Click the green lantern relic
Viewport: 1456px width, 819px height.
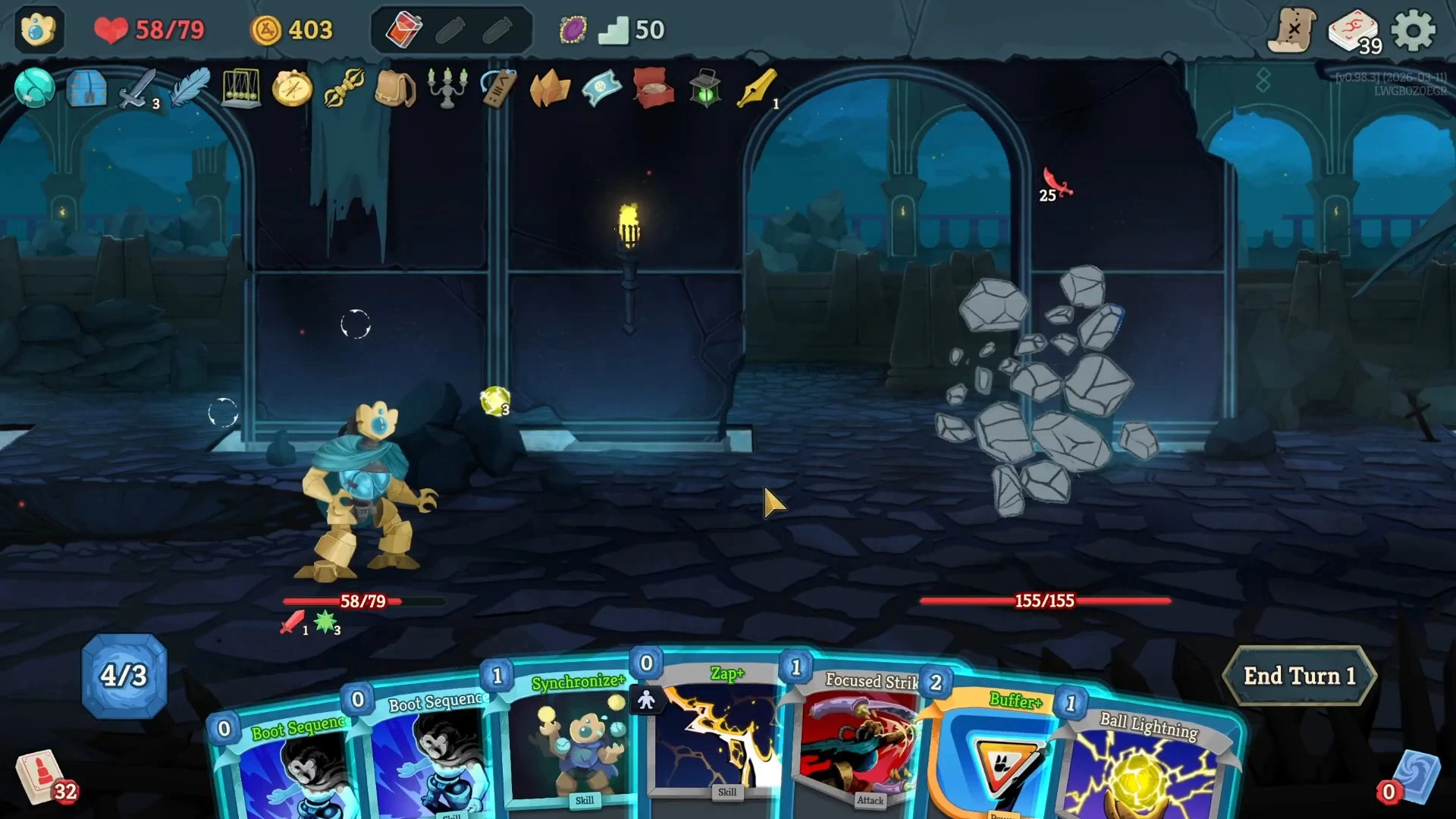pyautogui.click(x=704, y=89)
